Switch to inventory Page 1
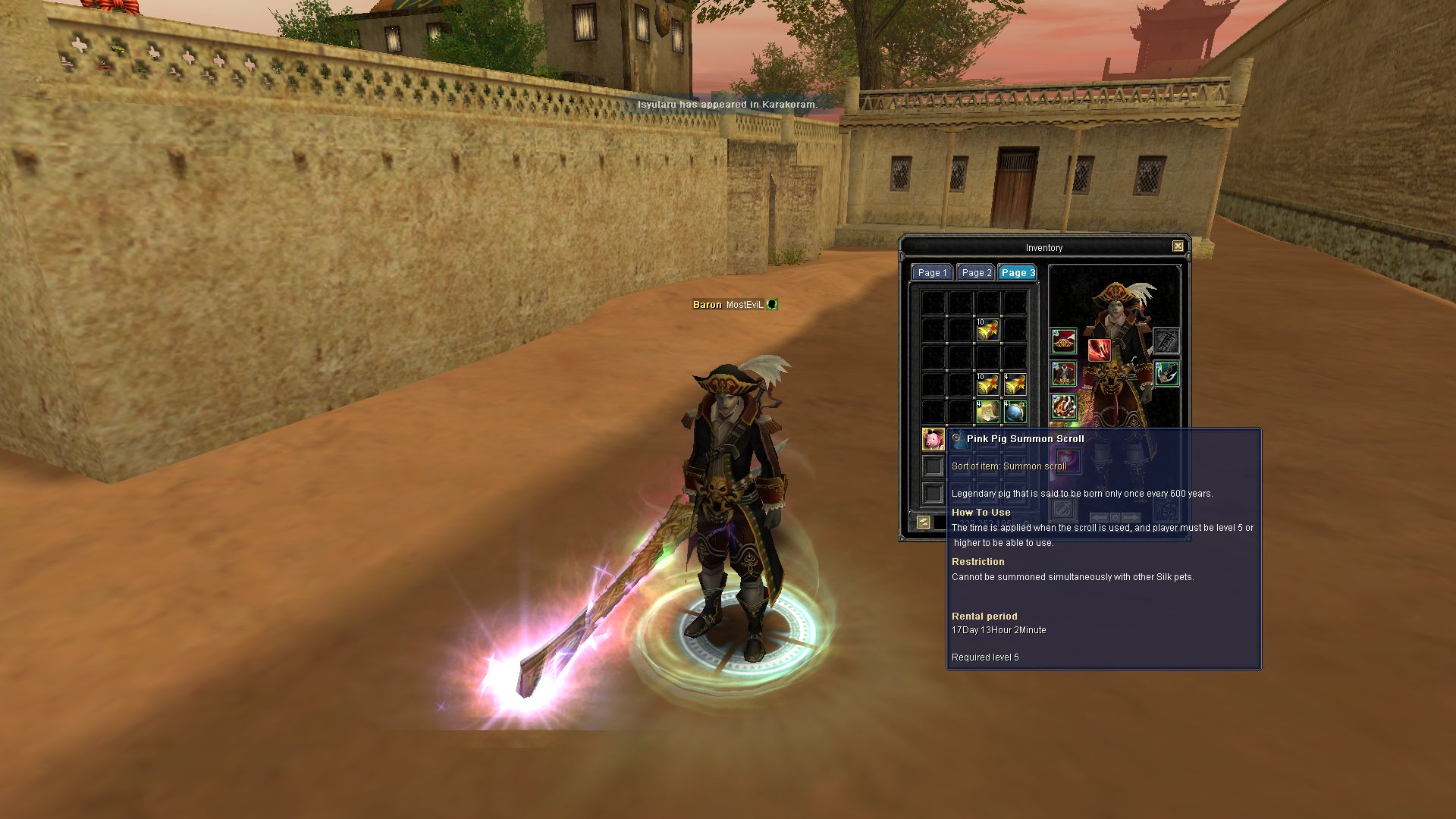Image resolution: width=1456 pixels, height=819 pixels. [x=932, y=273]
